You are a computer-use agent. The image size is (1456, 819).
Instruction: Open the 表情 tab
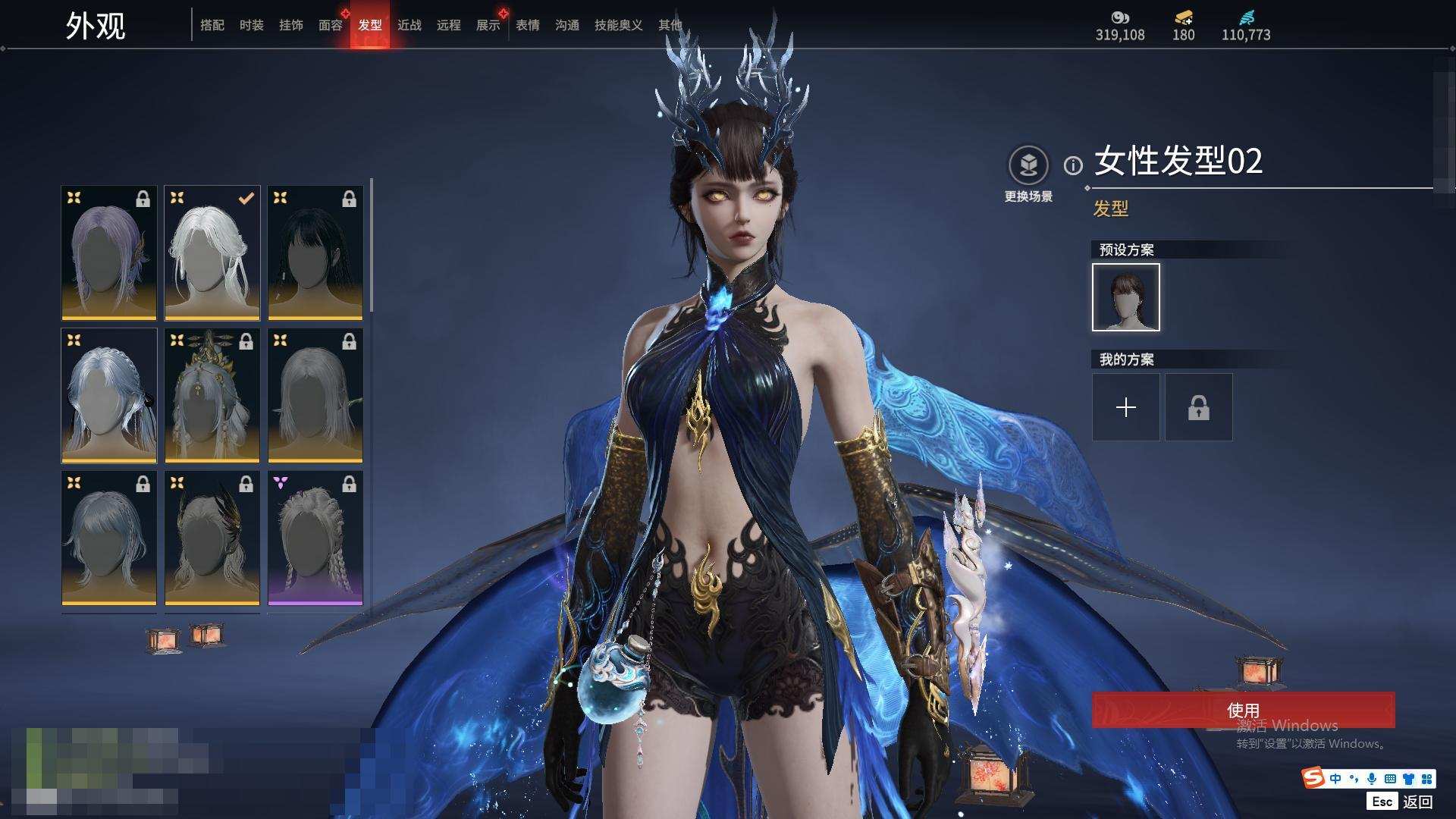(x=527, y=25)
